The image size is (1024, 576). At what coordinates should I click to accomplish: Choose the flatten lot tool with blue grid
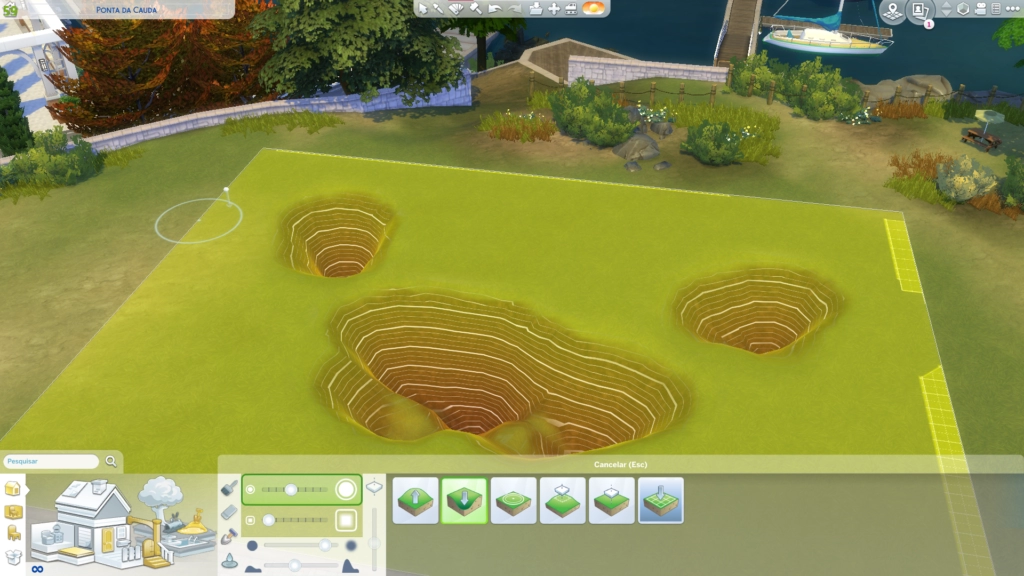click(x=660, y=500)
